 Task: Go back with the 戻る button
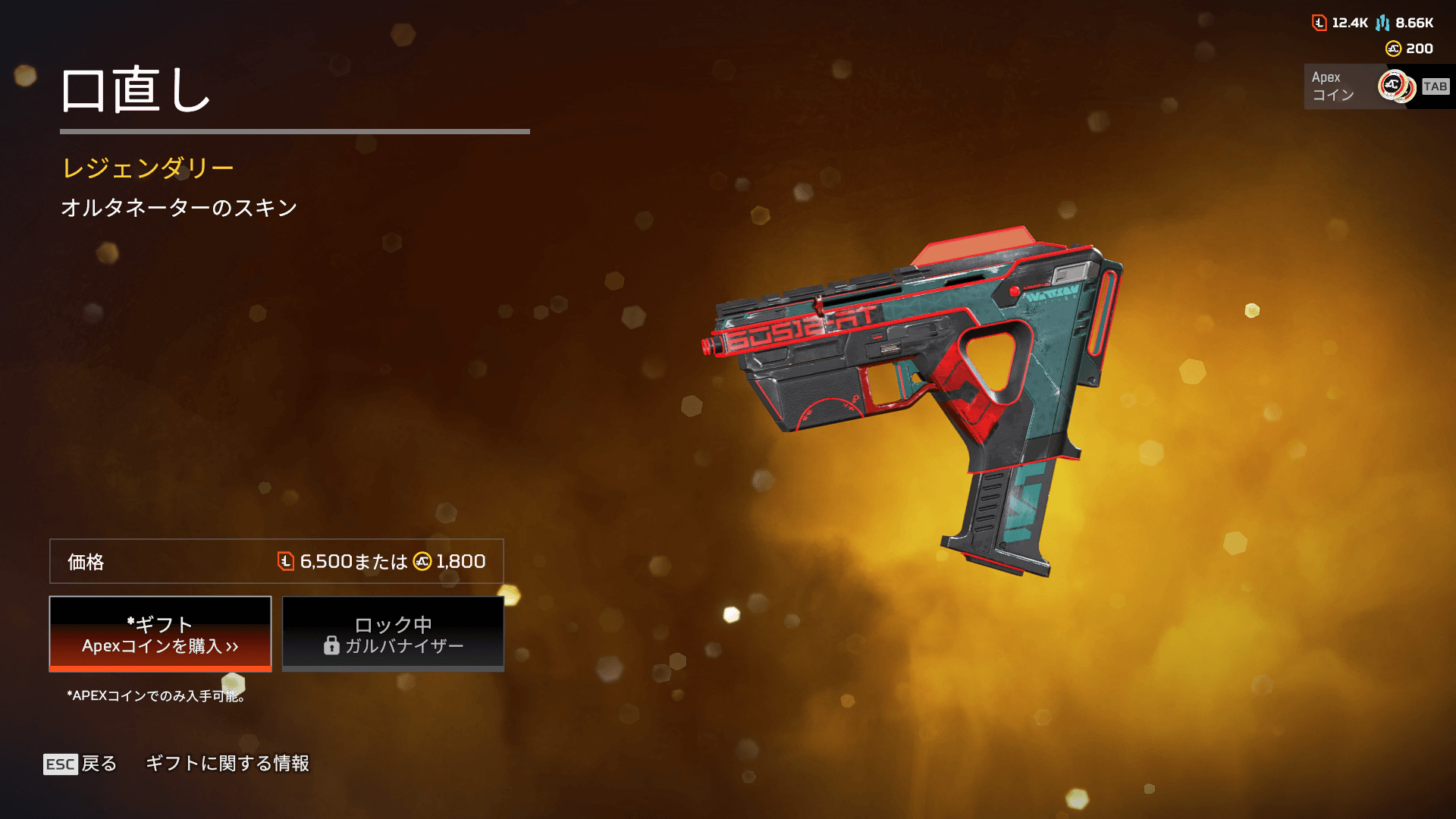80,764
